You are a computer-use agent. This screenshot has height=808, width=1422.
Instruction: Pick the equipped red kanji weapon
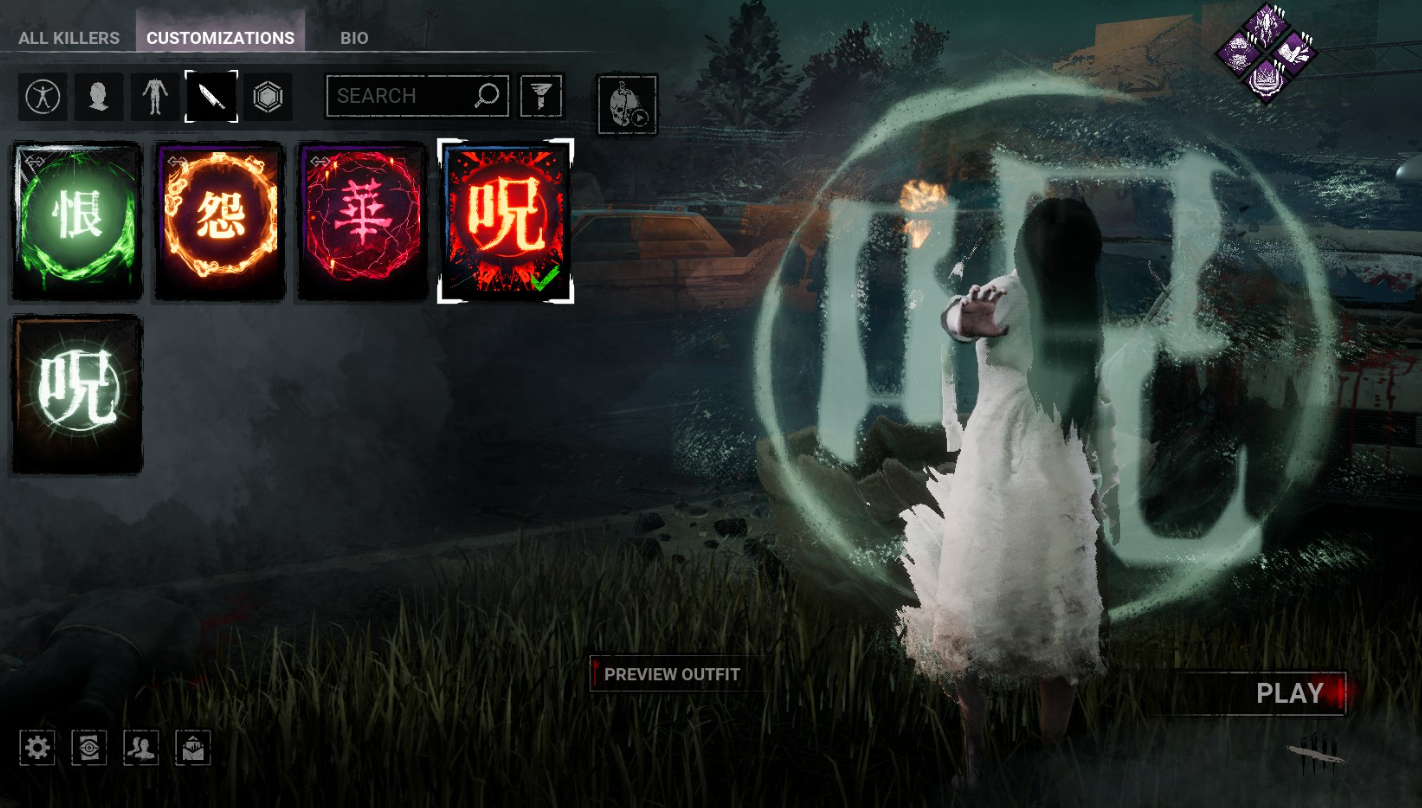click(506, 221)
